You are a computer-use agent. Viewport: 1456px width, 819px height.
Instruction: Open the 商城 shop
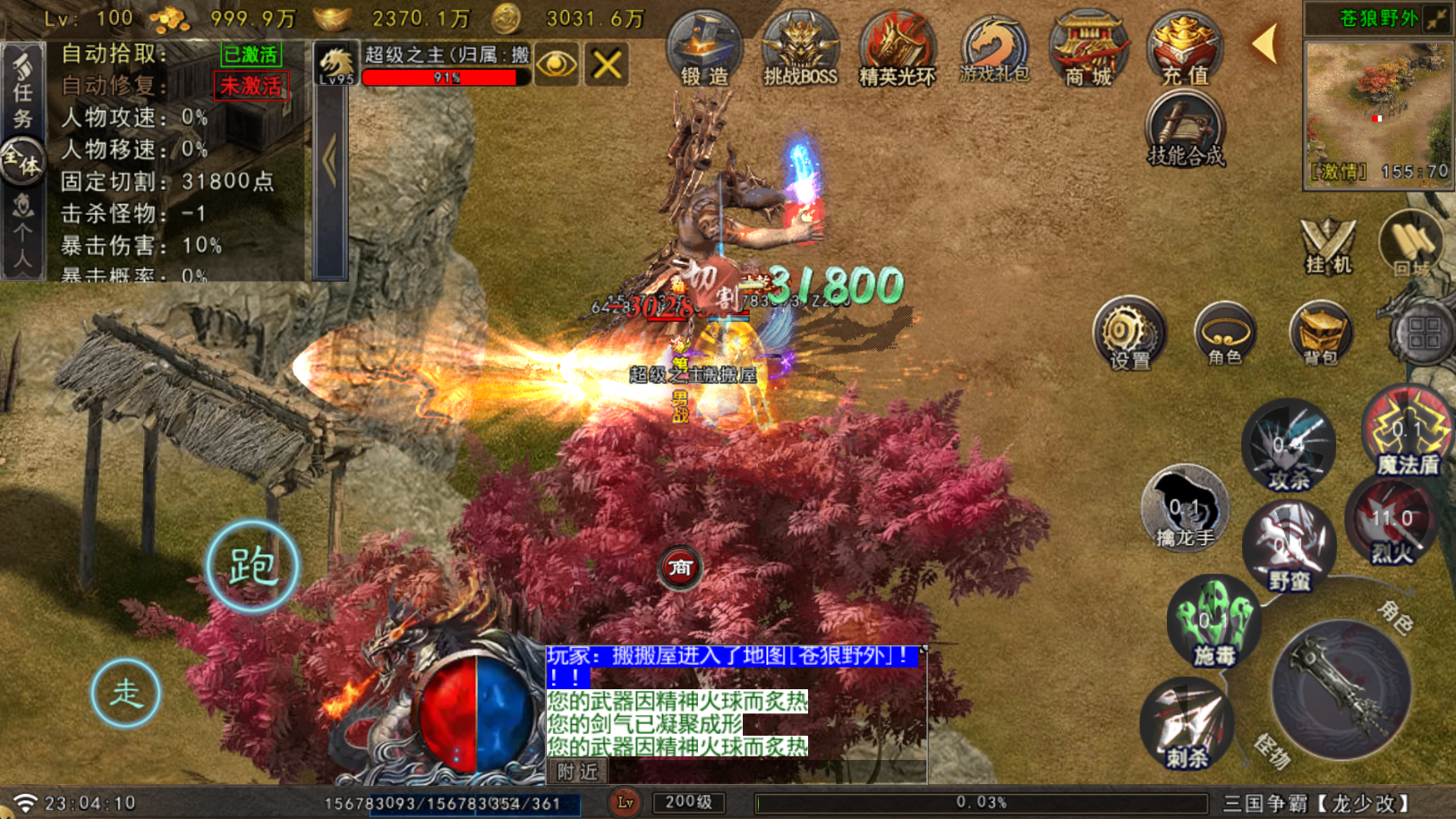point(1088,50)
